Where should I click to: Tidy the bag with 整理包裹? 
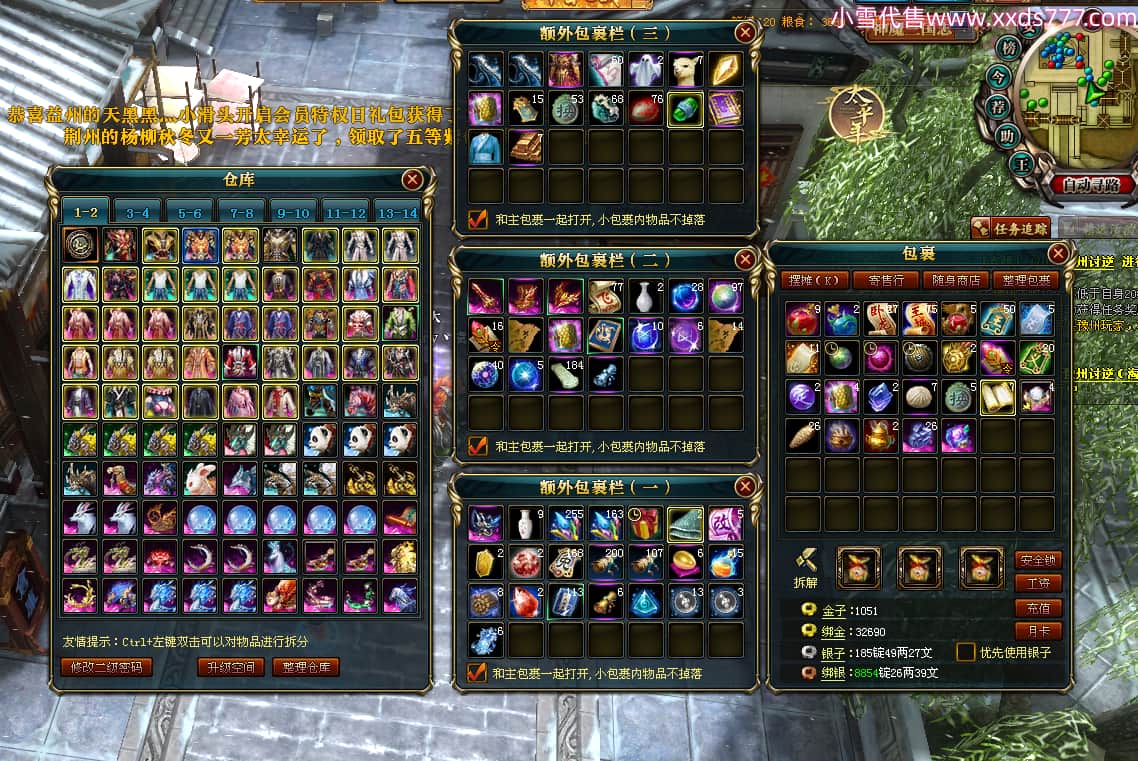click(1026, 280)
